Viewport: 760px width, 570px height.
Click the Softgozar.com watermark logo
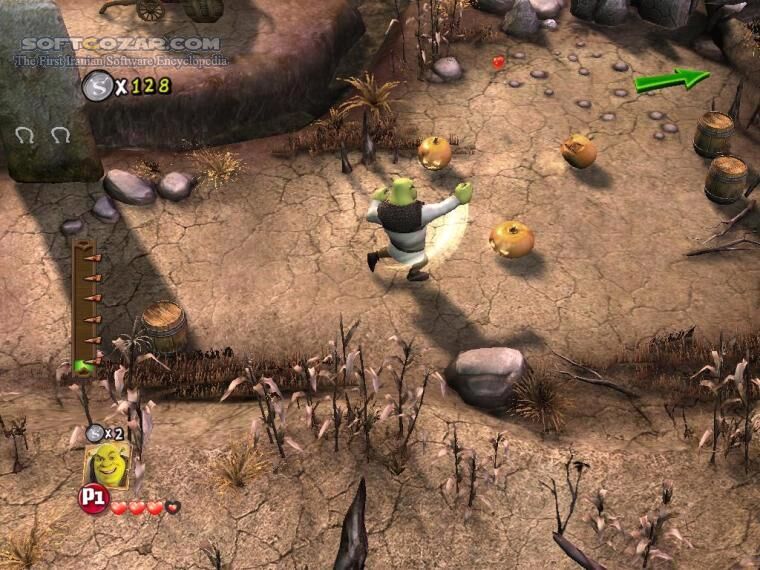[x=121, y=44]
